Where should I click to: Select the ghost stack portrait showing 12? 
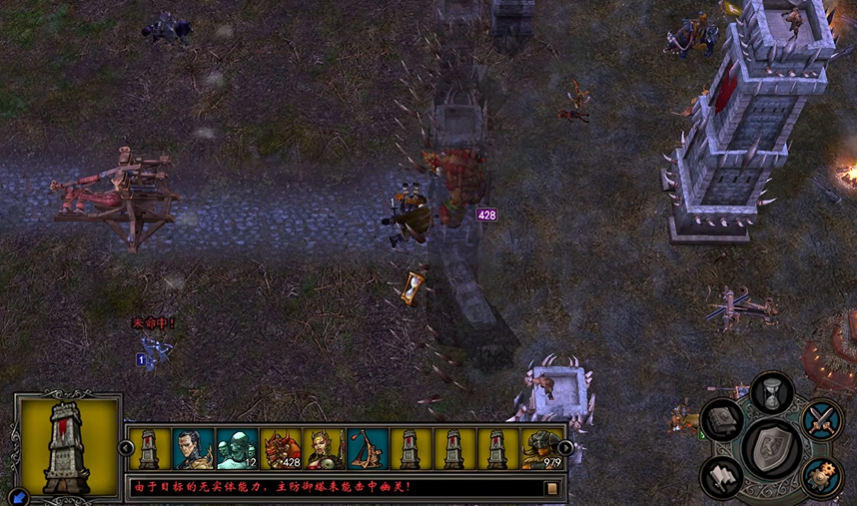click(x=236, y=449)
